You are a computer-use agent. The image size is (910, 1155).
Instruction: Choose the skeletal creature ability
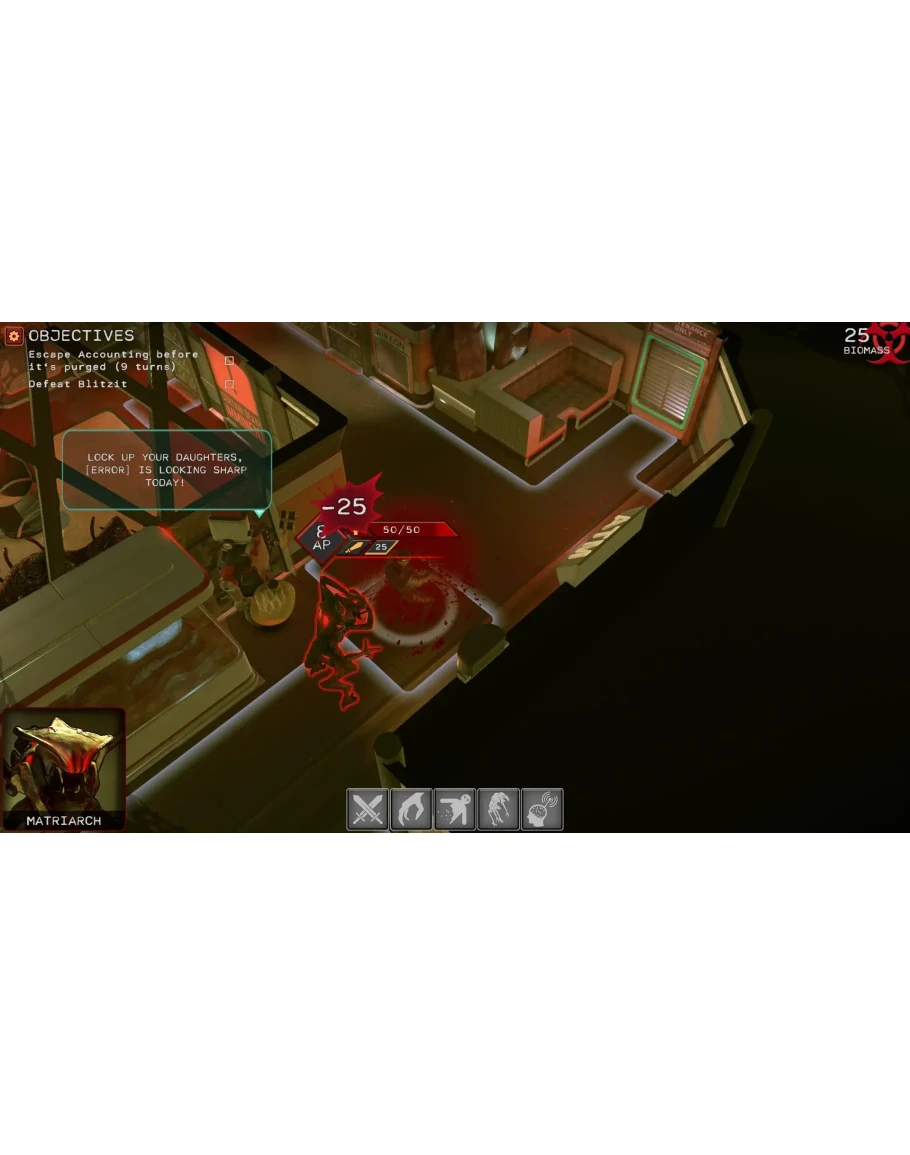[x=498, y=809]
